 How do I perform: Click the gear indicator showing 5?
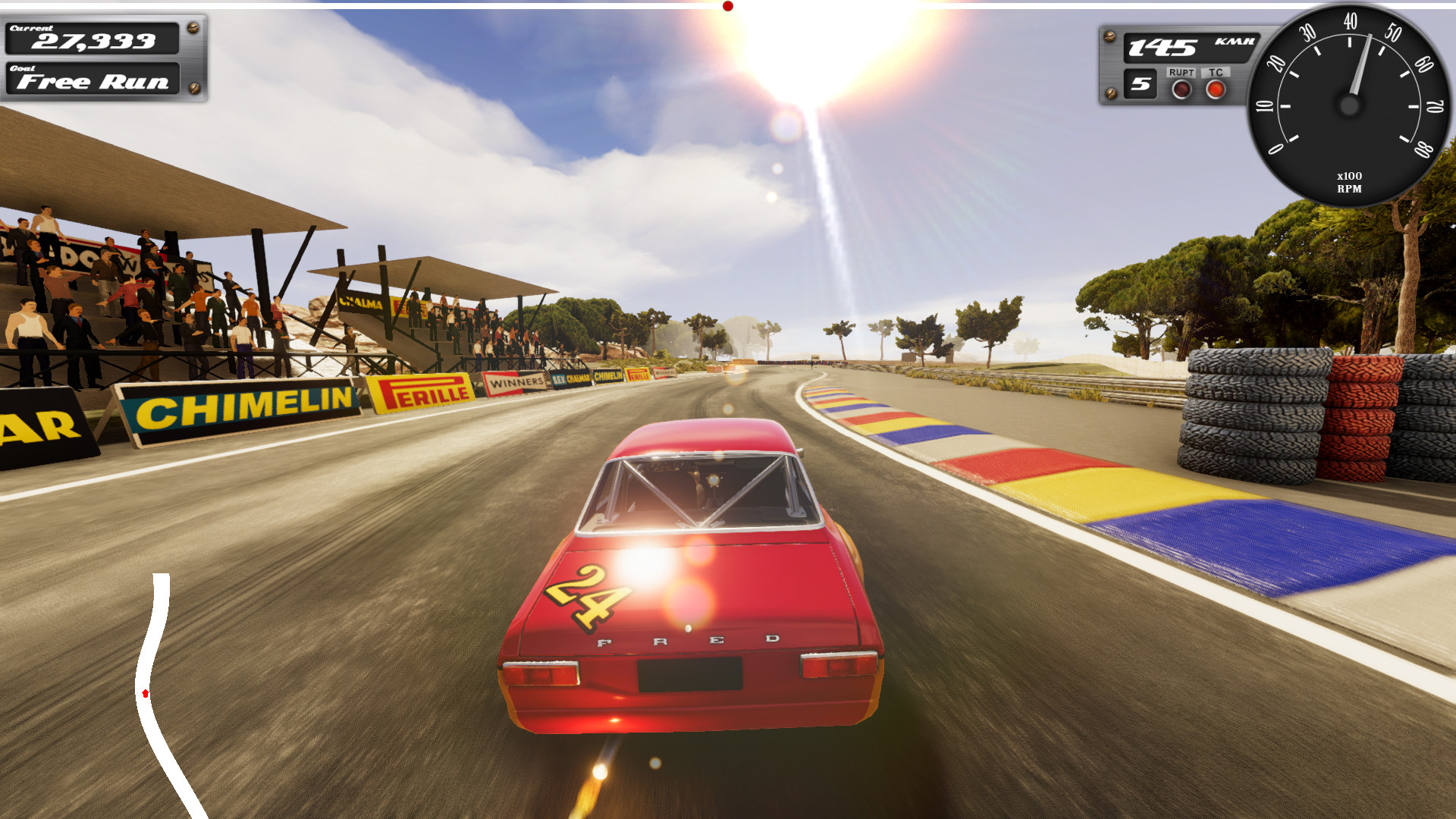click(1140, 85)
